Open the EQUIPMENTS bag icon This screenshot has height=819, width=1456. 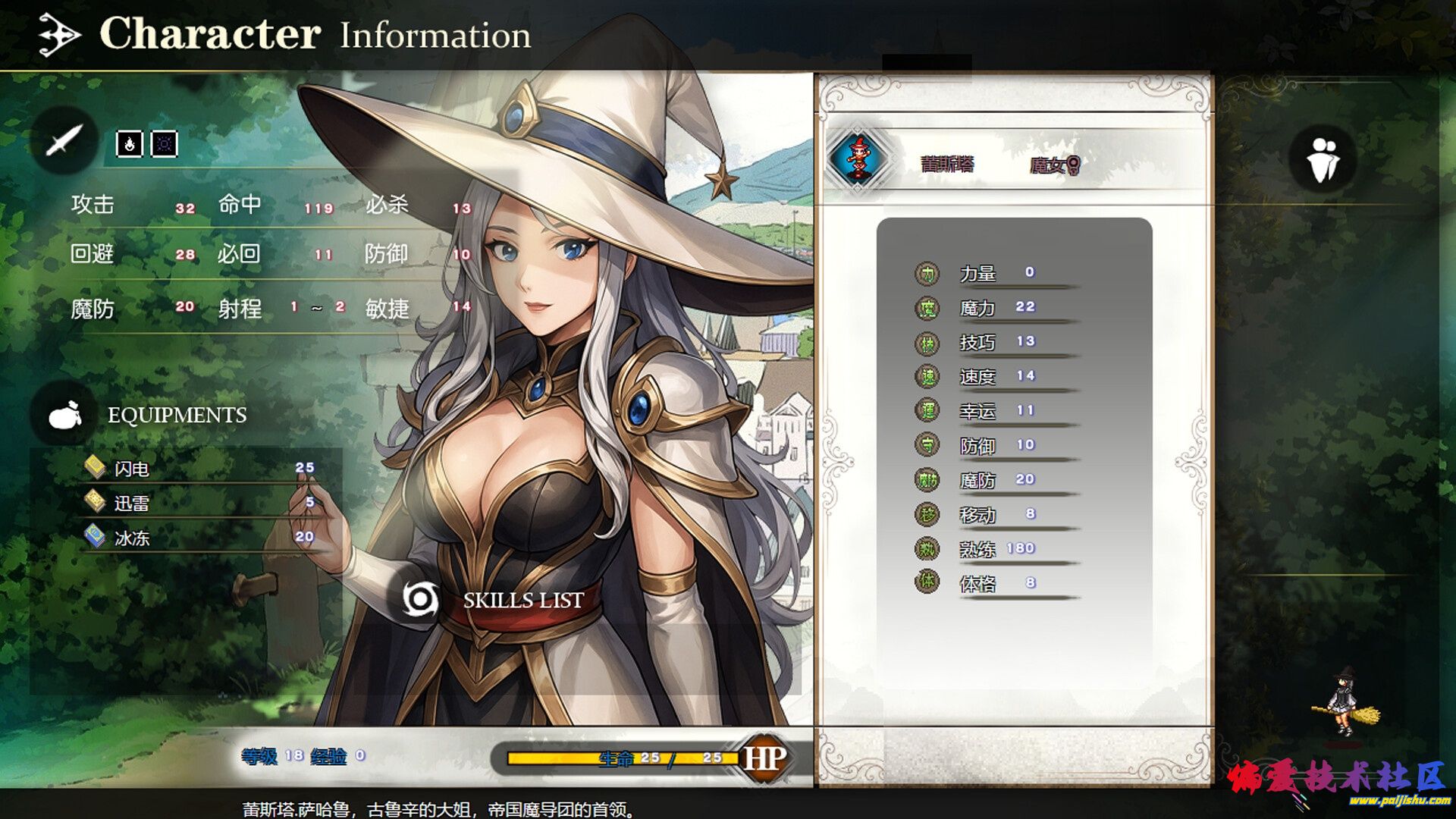64,415
